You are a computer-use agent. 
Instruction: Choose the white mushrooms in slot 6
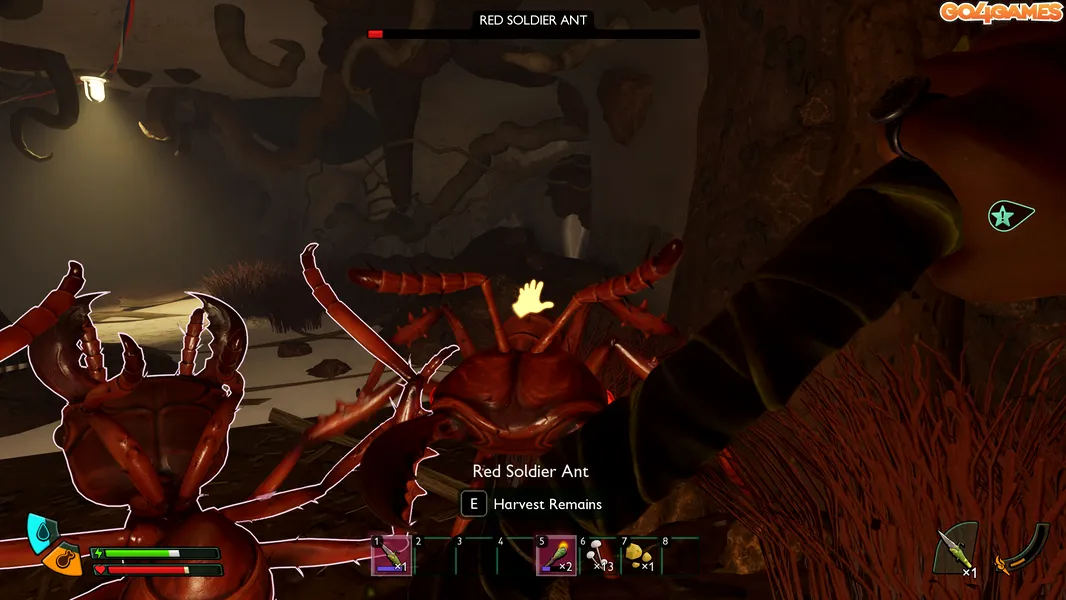(x=598, y=556)
